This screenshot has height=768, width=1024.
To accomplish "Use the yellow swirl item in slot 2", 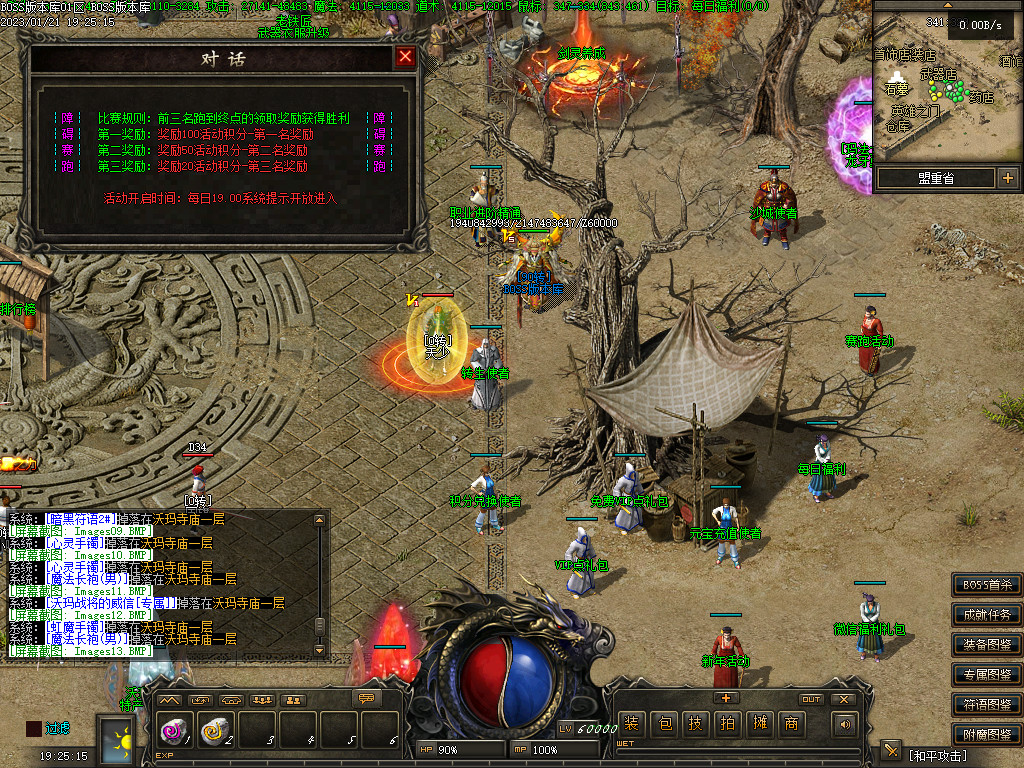I will [215, 732].
